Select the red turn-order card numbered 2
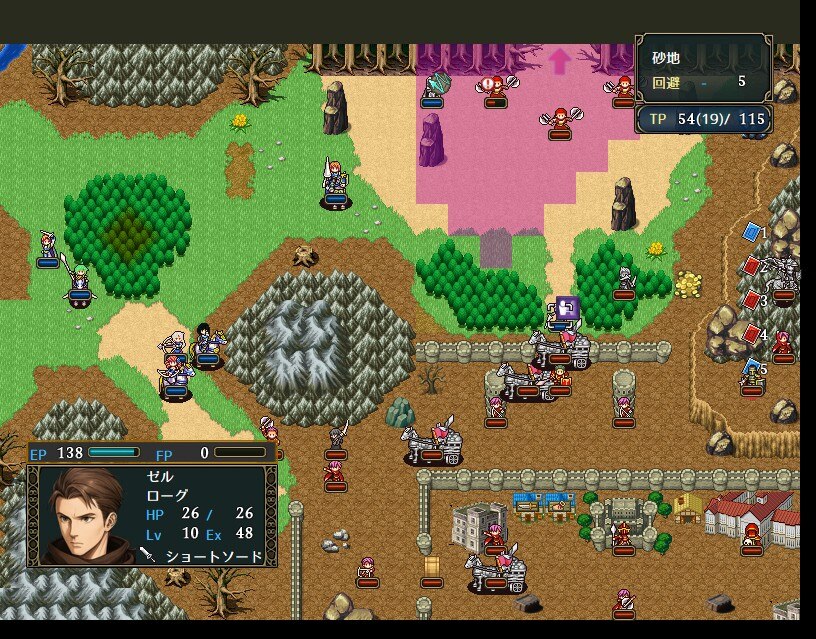This screenshot has height=639, width=816. click(751, 266)
